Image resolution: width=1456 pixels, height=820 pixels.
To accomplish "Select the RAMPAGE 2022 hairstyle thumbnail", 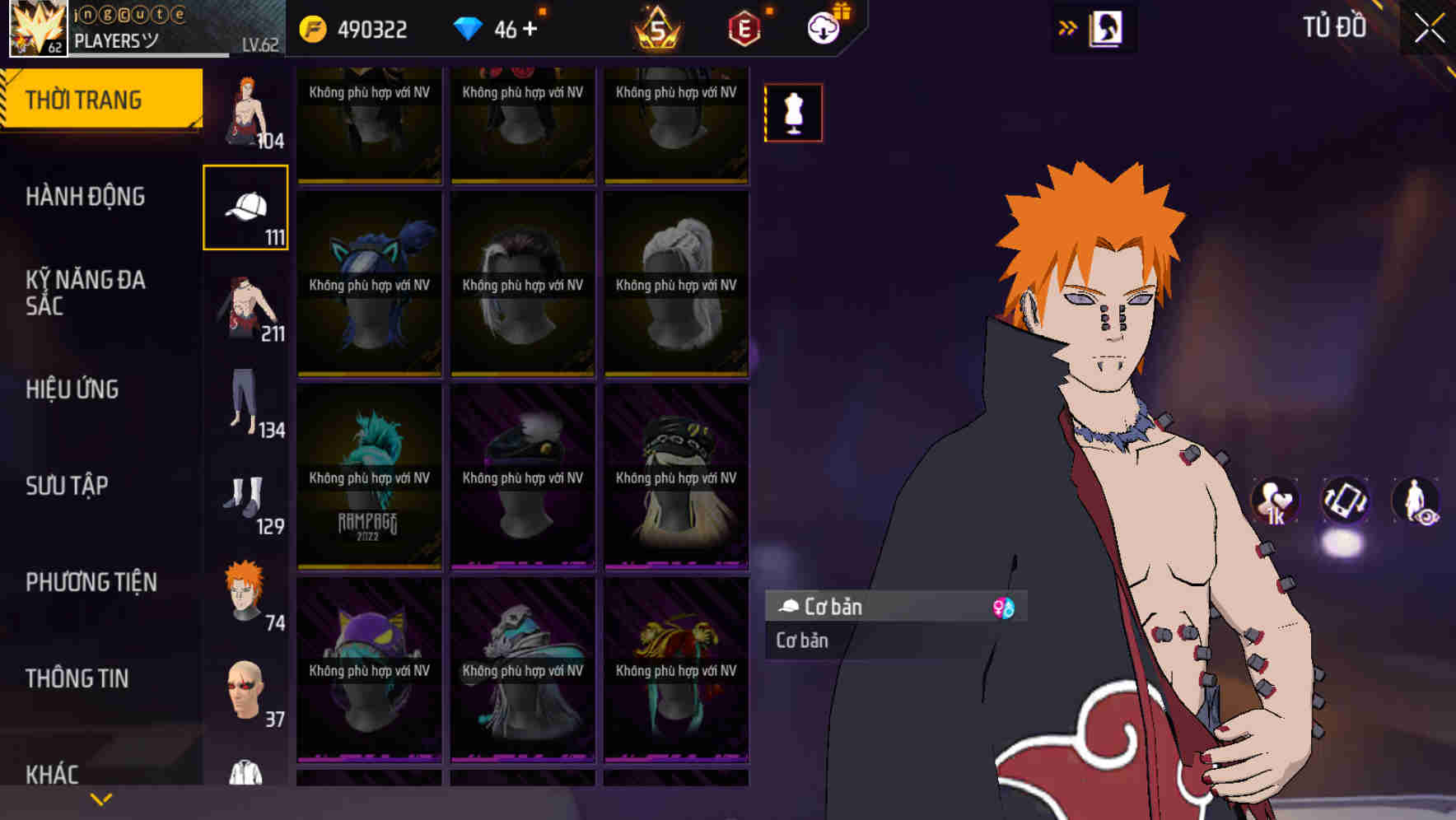I will coord(371,478).
